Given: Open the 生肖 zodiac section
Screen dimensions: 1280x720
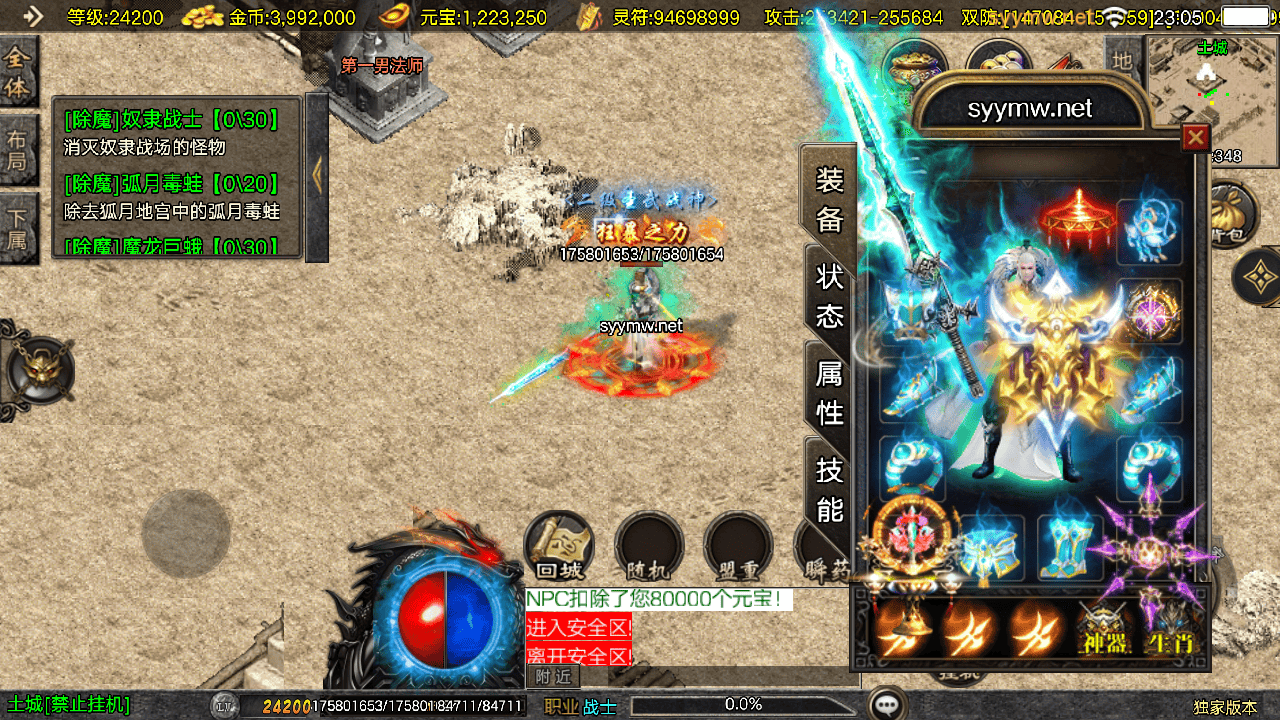Looking at the screenshot, I should (1170, 627).
